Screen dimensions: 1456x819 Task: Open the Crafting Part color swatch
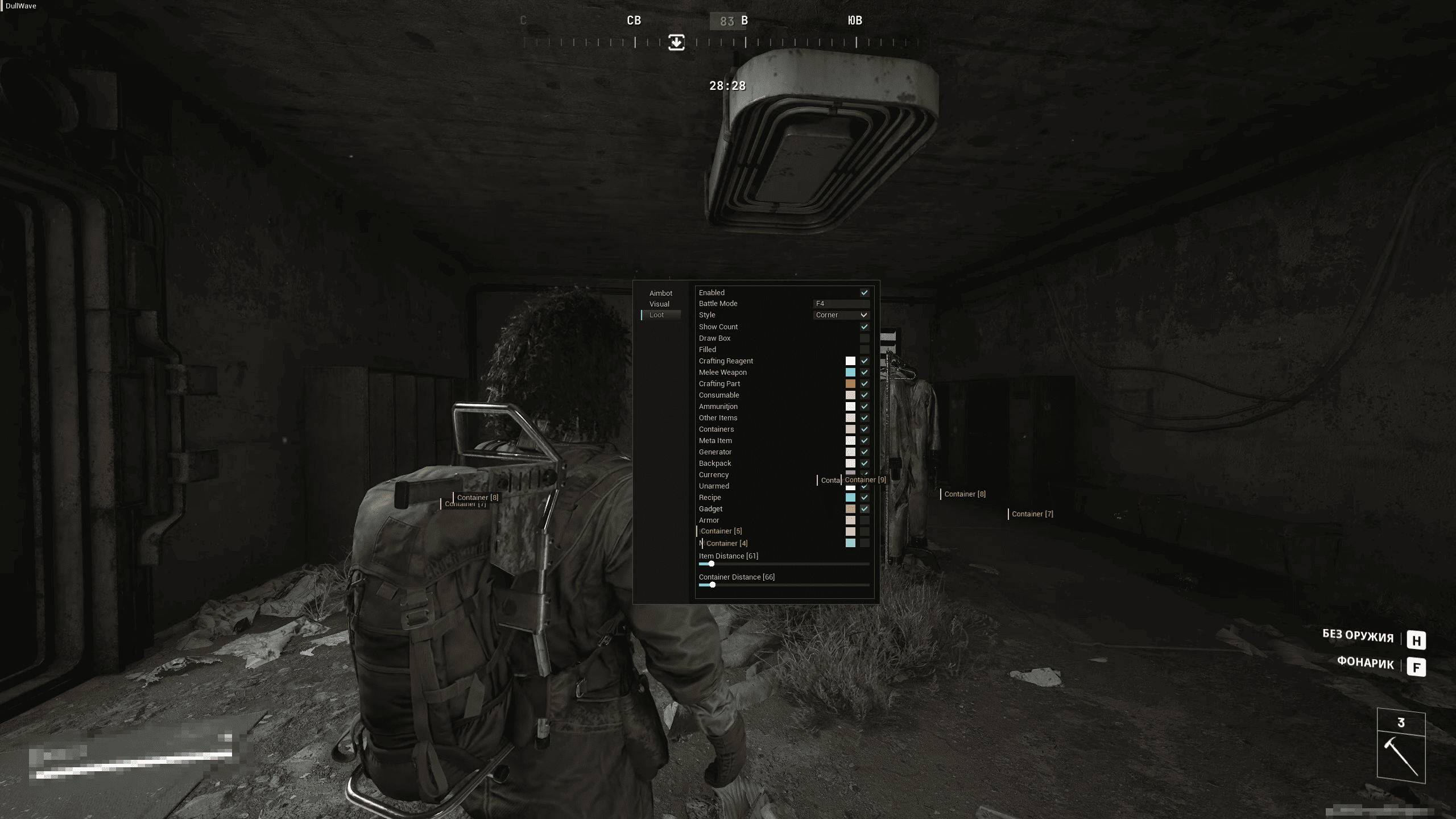pos(850,383)
